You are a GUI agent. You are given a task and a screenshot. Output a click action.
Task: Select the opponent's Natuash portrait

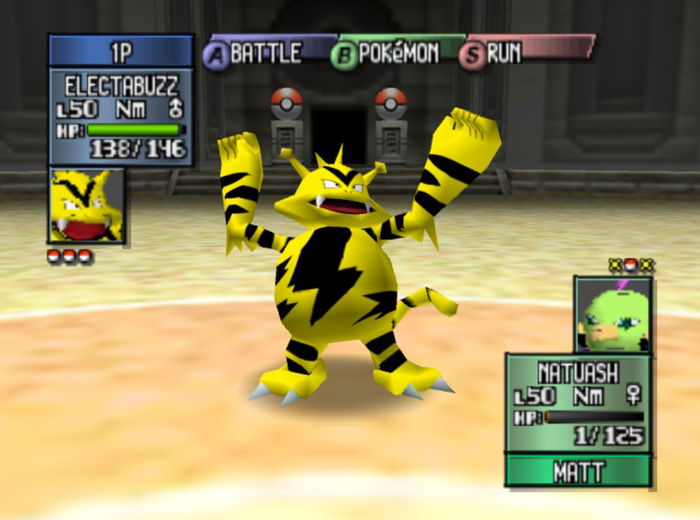613,314
